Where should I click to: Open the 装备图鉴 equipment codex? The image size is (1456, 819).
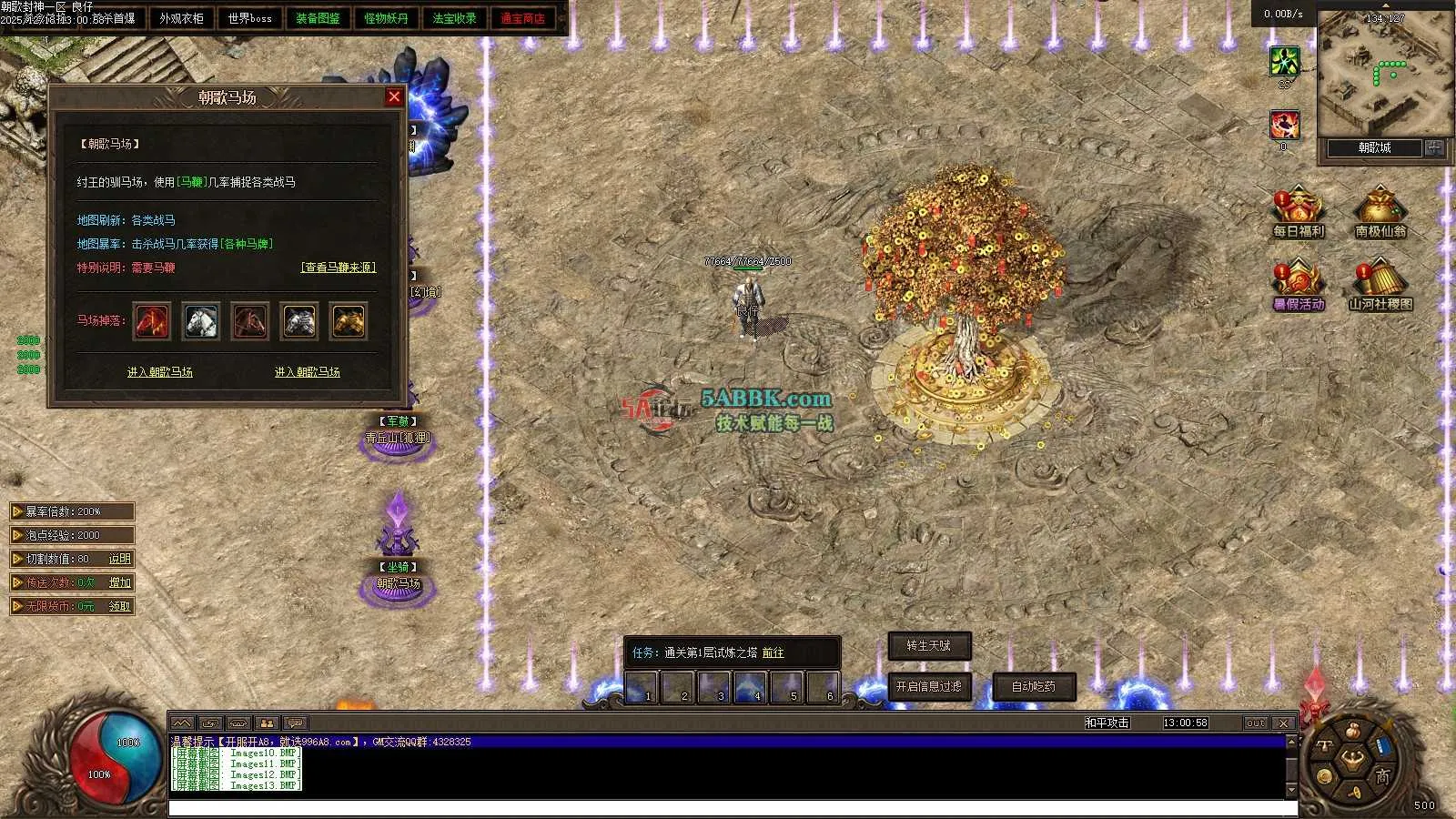point(318,18)
